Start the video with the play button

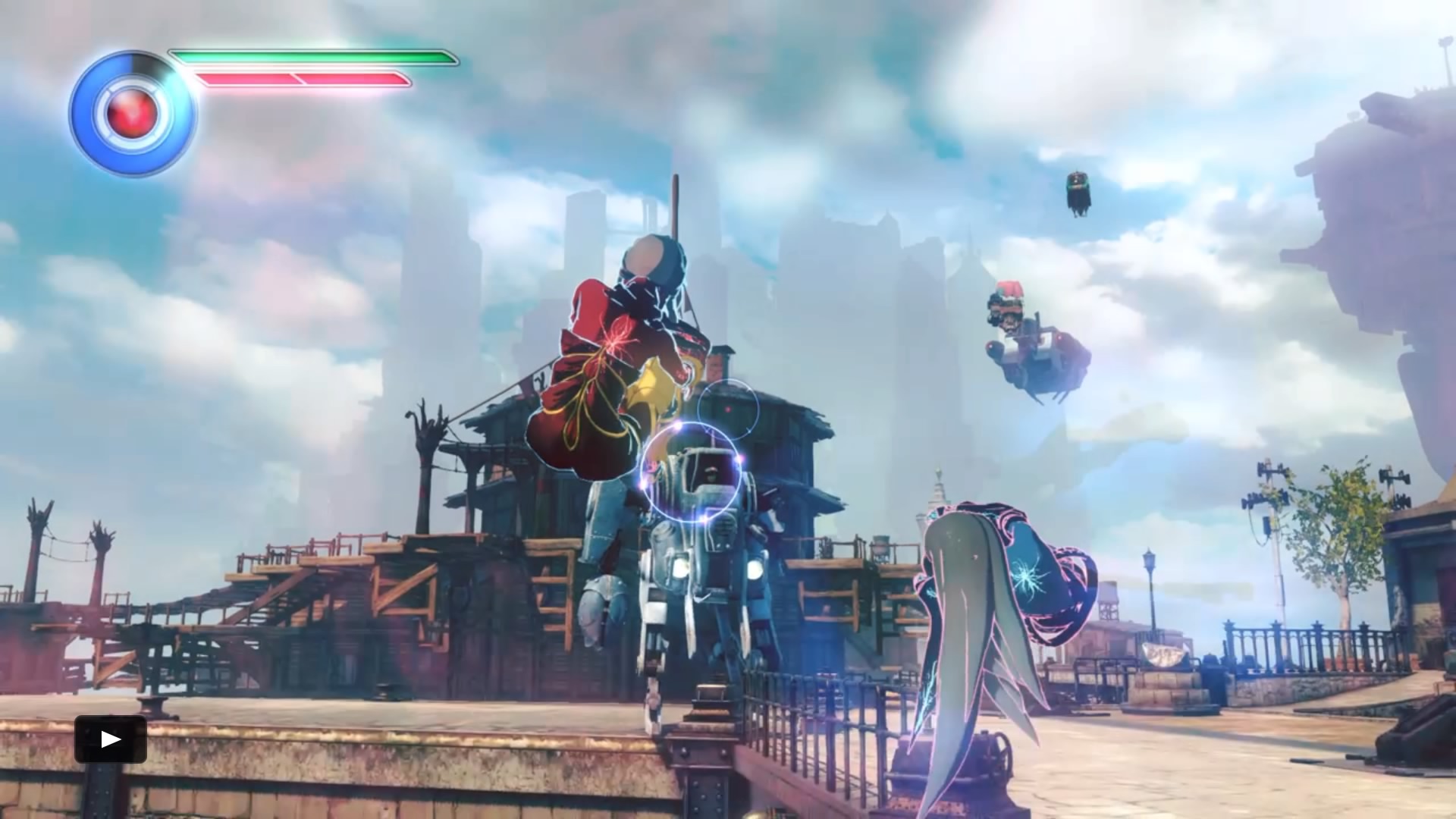click(111, 739)
